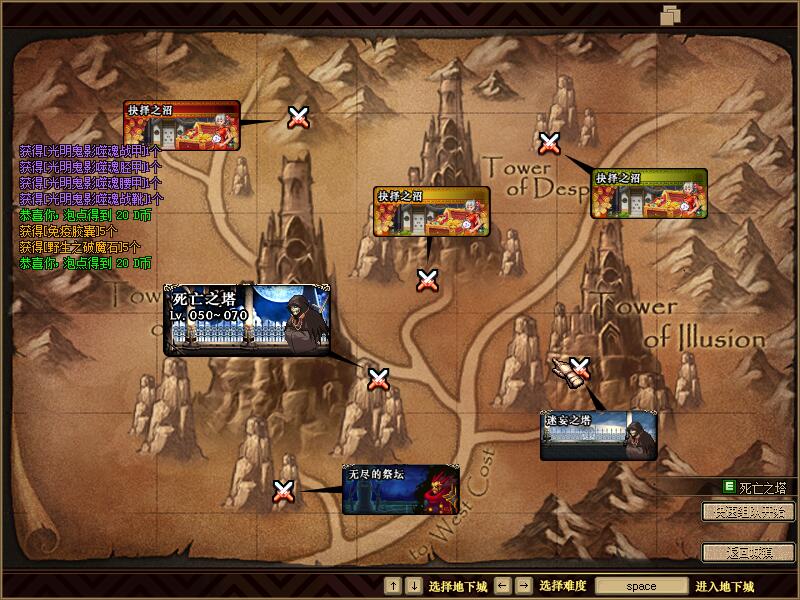Click the 快速组队开始 quick party button
Screen dimensions: 800x600
[748, 512]
